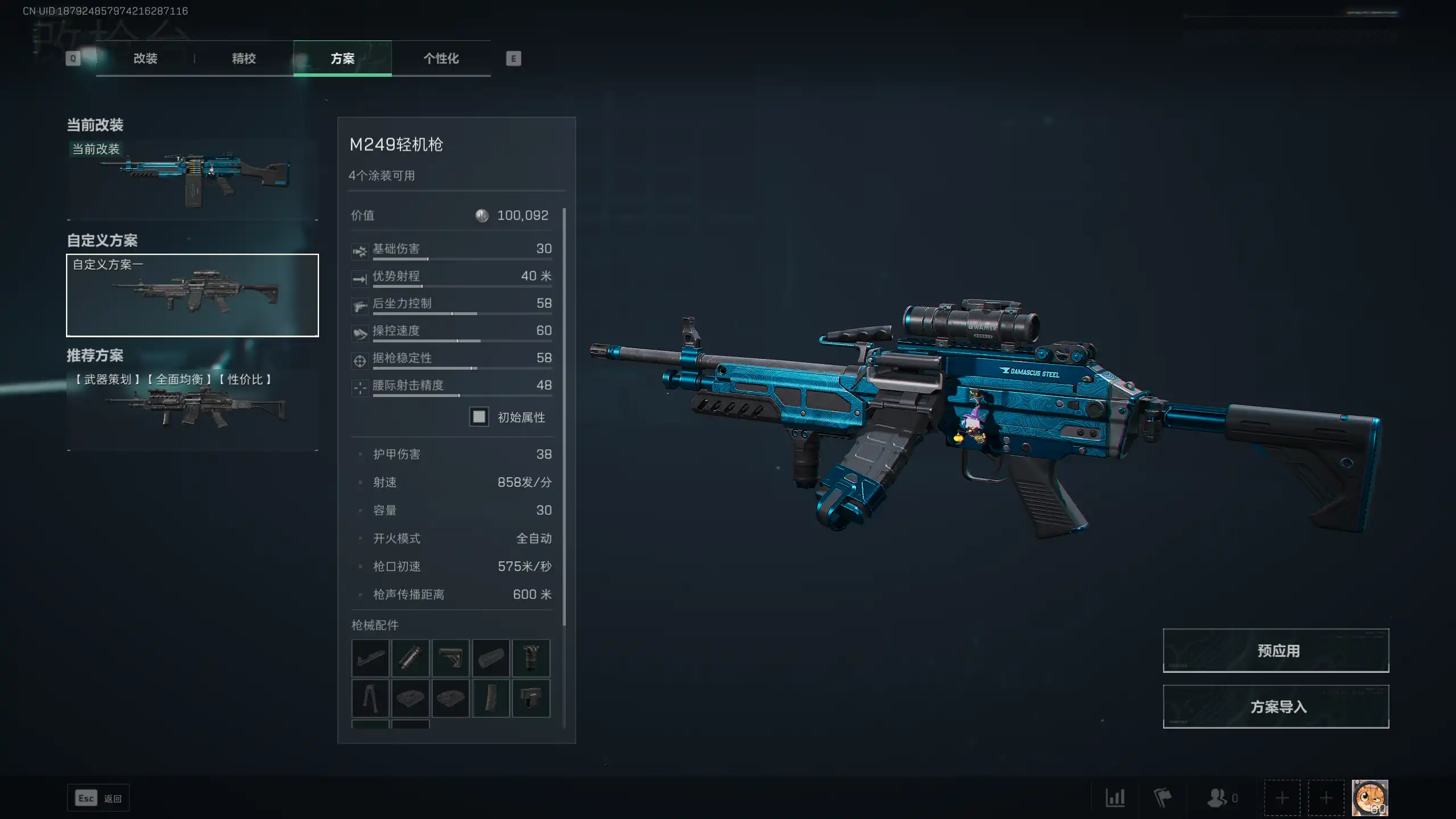Click the Esc 返回 back button

pyautogui.click(x=98, y=798)
